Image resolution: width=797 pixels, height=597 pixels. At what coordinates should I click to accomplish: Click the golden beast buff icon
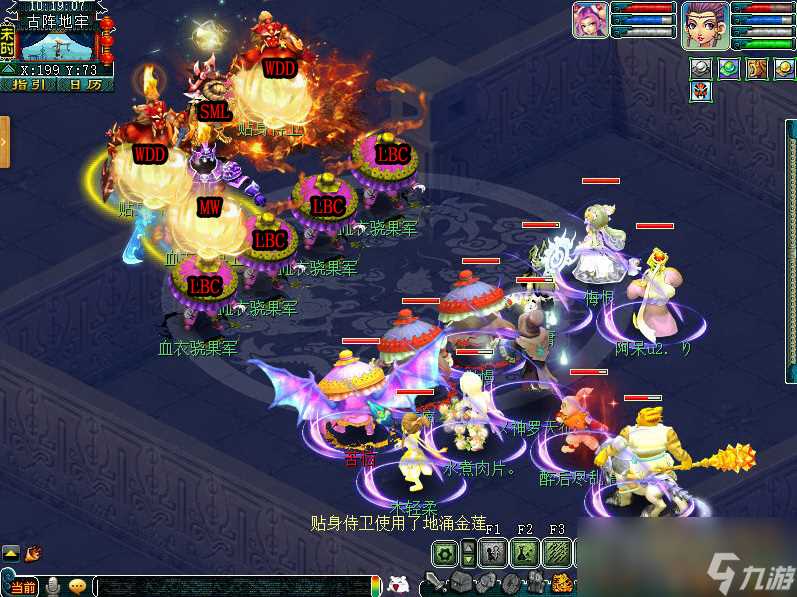coord(756,68)
